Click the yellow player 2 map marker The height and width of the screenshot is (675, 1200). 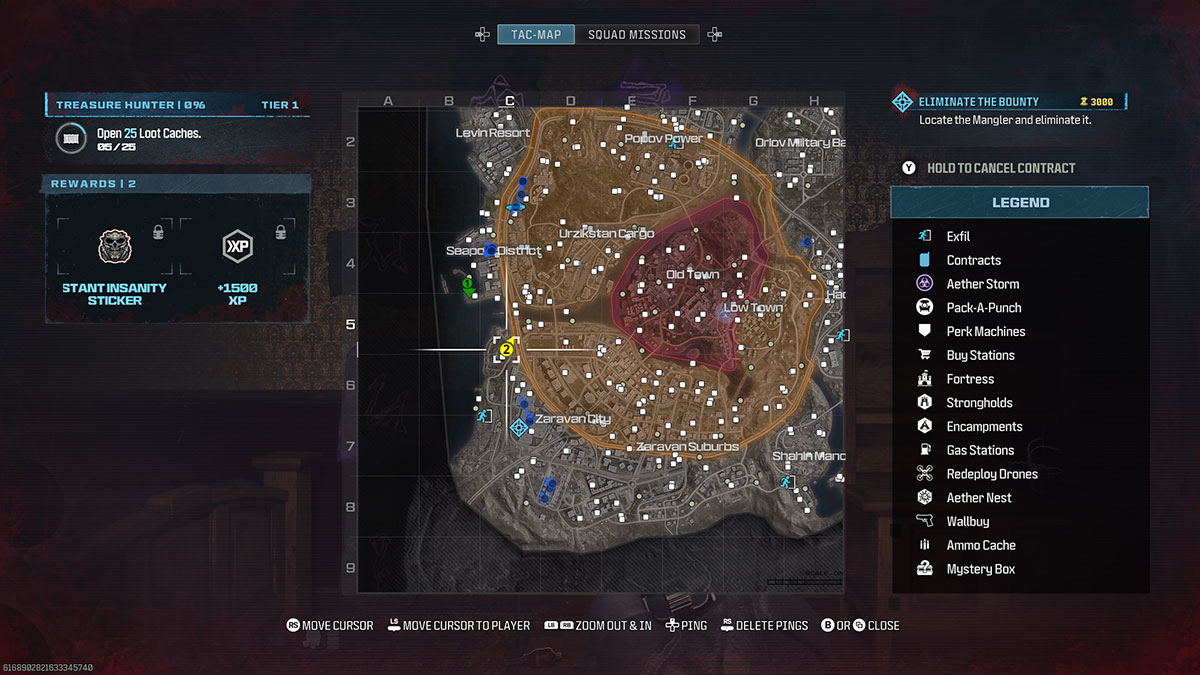pos(506,349)
